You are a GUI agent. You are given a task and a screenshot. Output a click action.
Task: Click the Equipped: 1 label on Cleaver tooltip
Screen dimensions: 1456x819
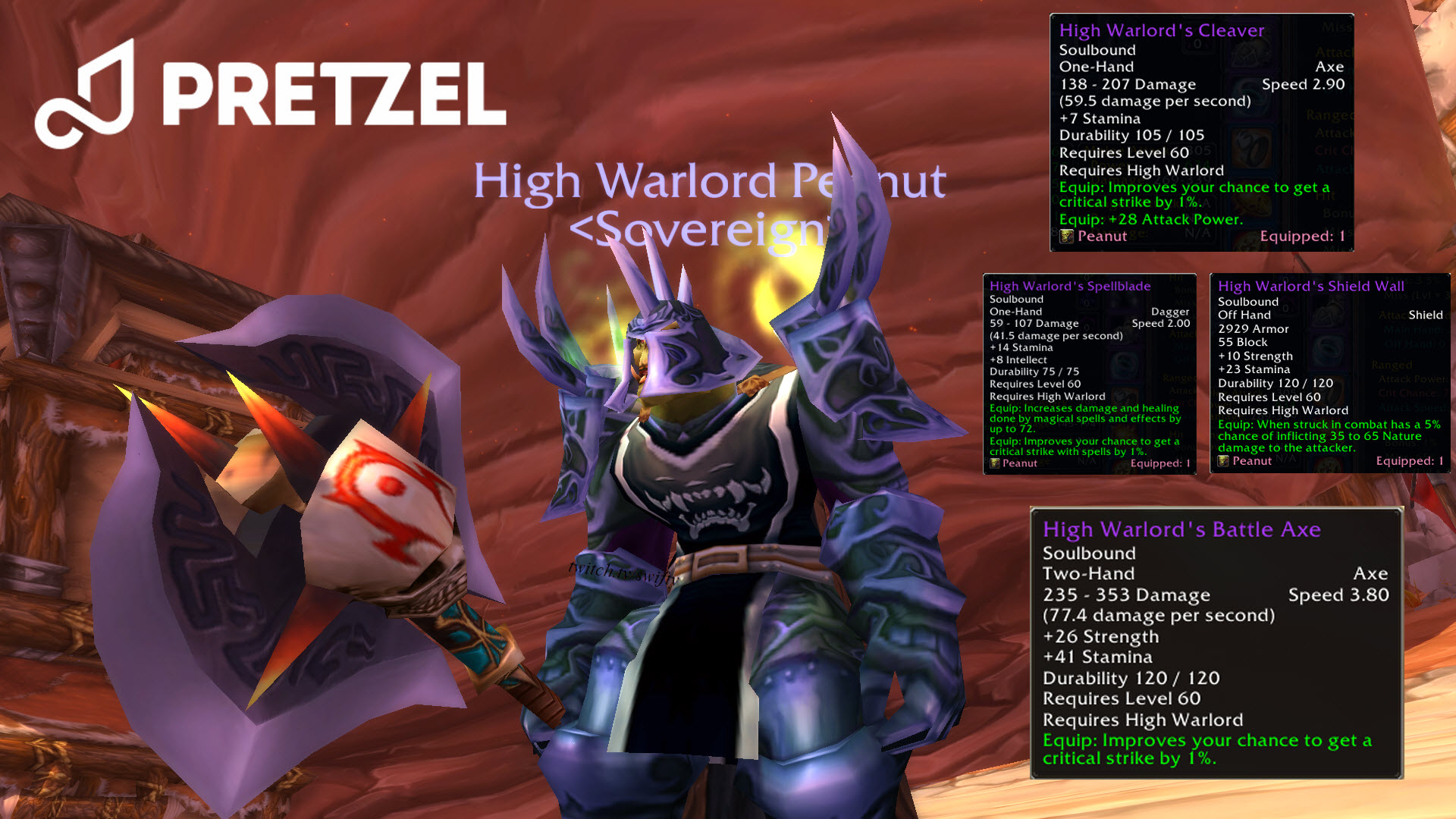coord(1303,236)
